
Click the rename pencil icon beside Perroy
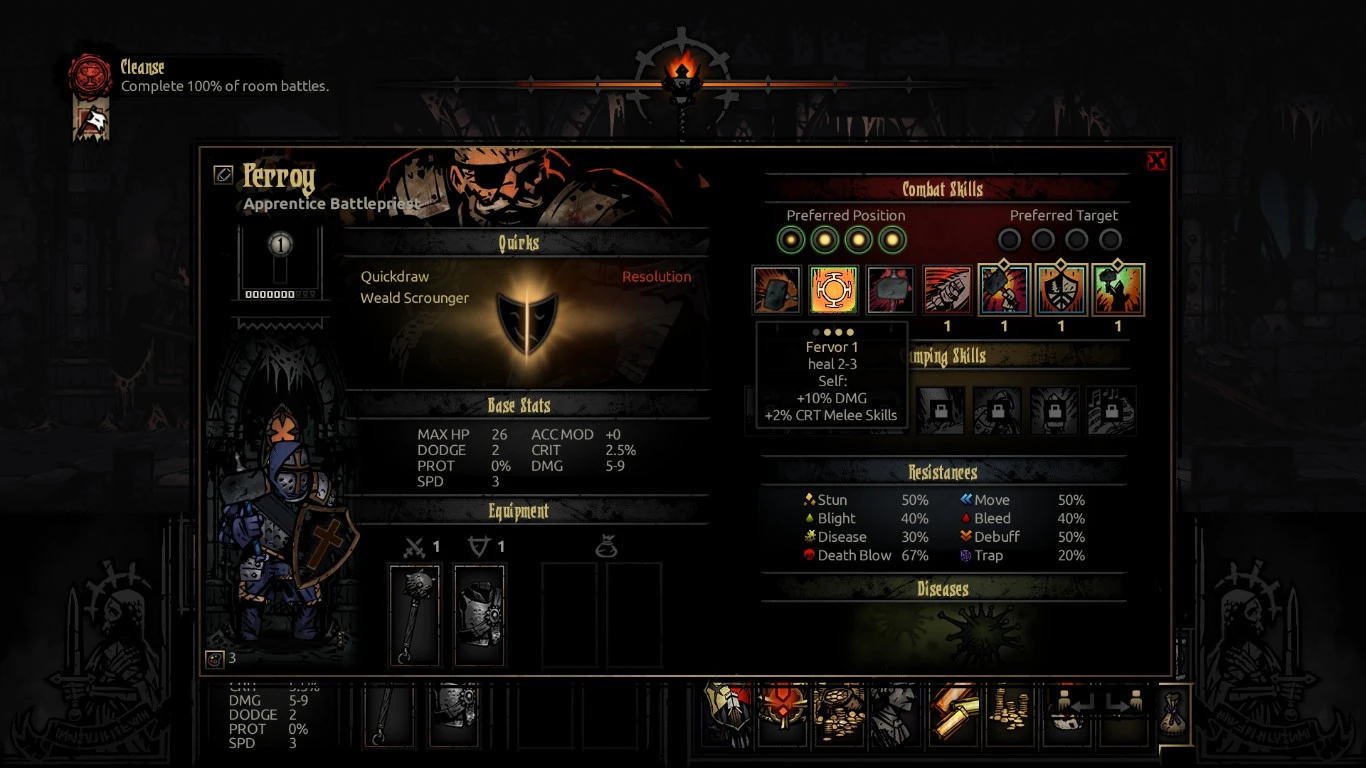tap(223, 175)
